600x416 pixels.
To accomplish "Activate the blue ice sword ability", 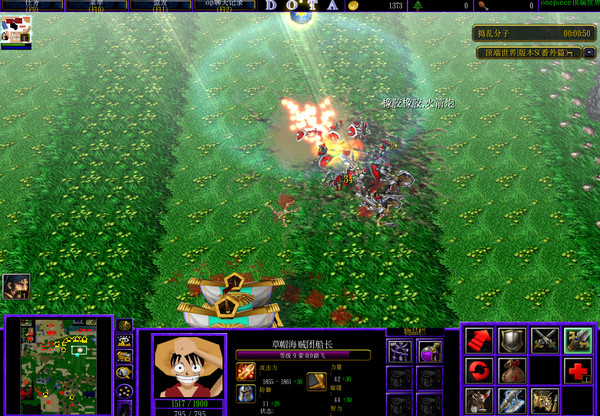I will [512, 401].
